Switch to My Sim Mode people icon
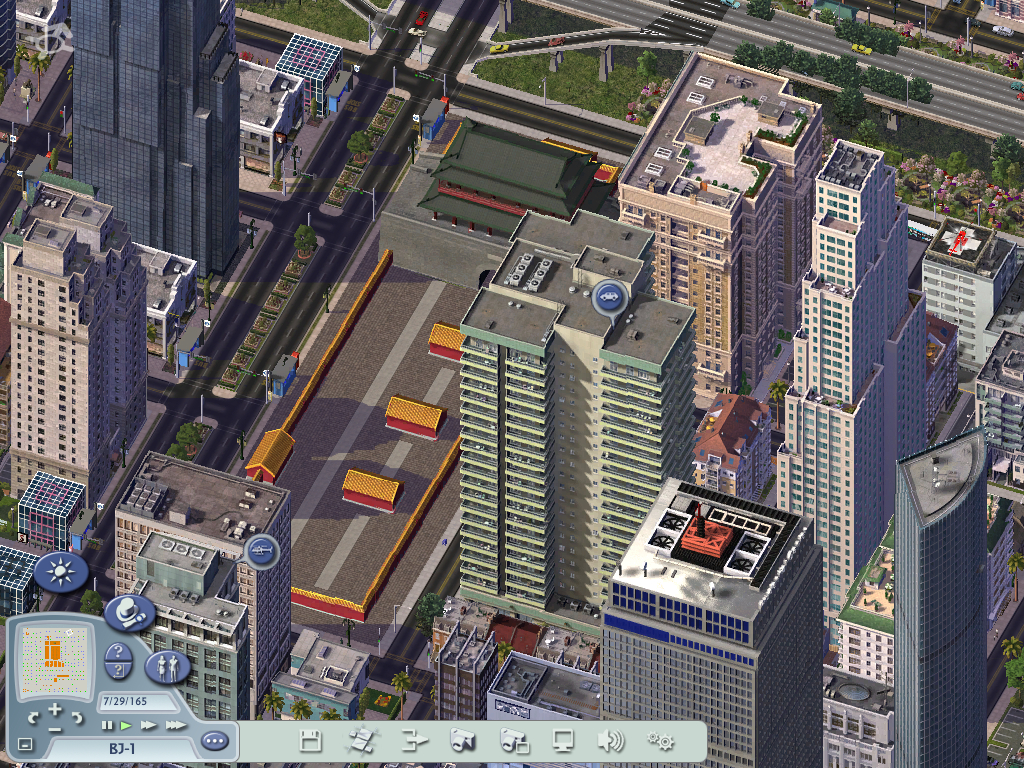The width and height of the screenshot is (1024, 768). point(167,666)
